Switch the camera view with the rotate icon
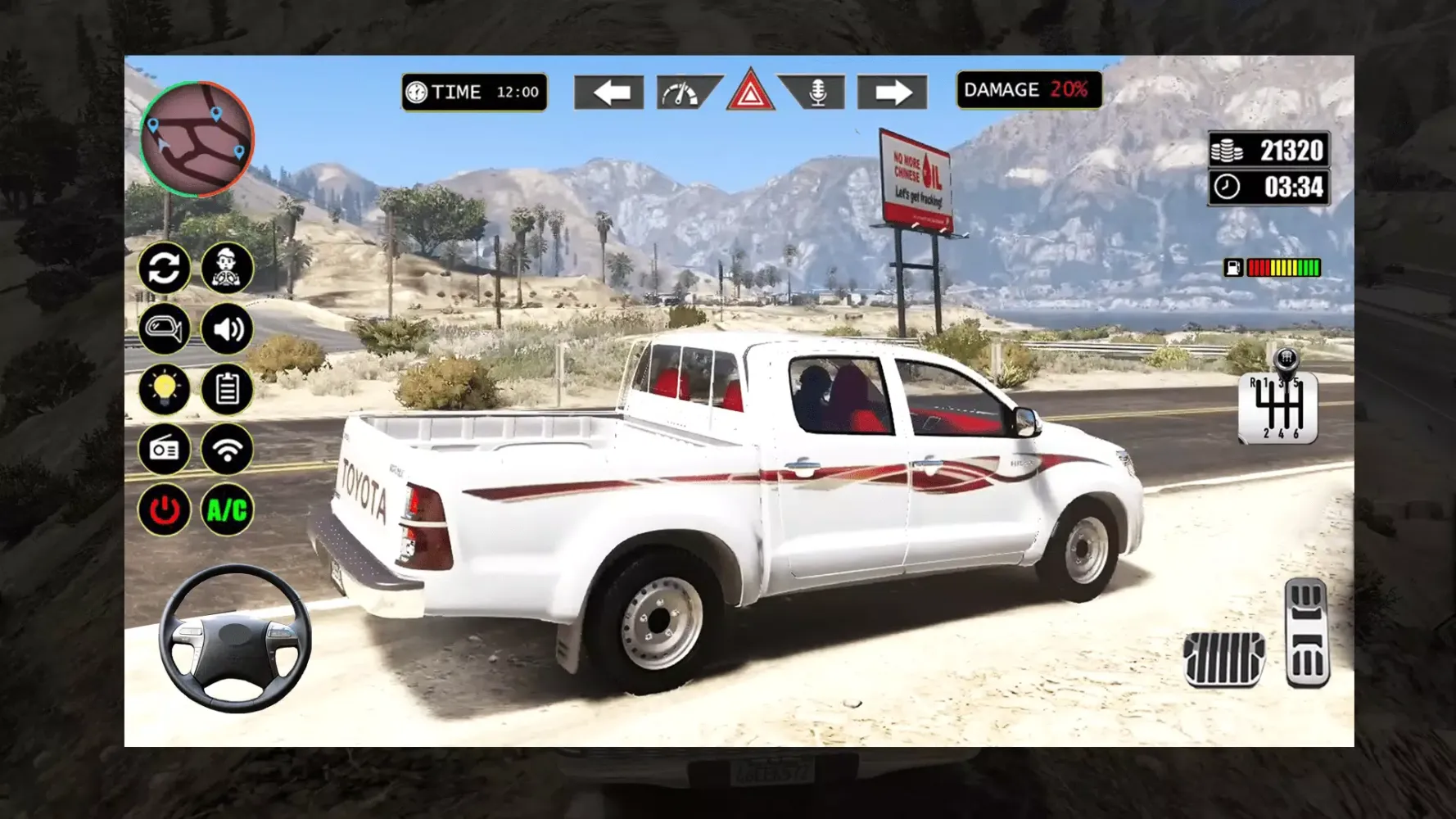 pos(165,269)
